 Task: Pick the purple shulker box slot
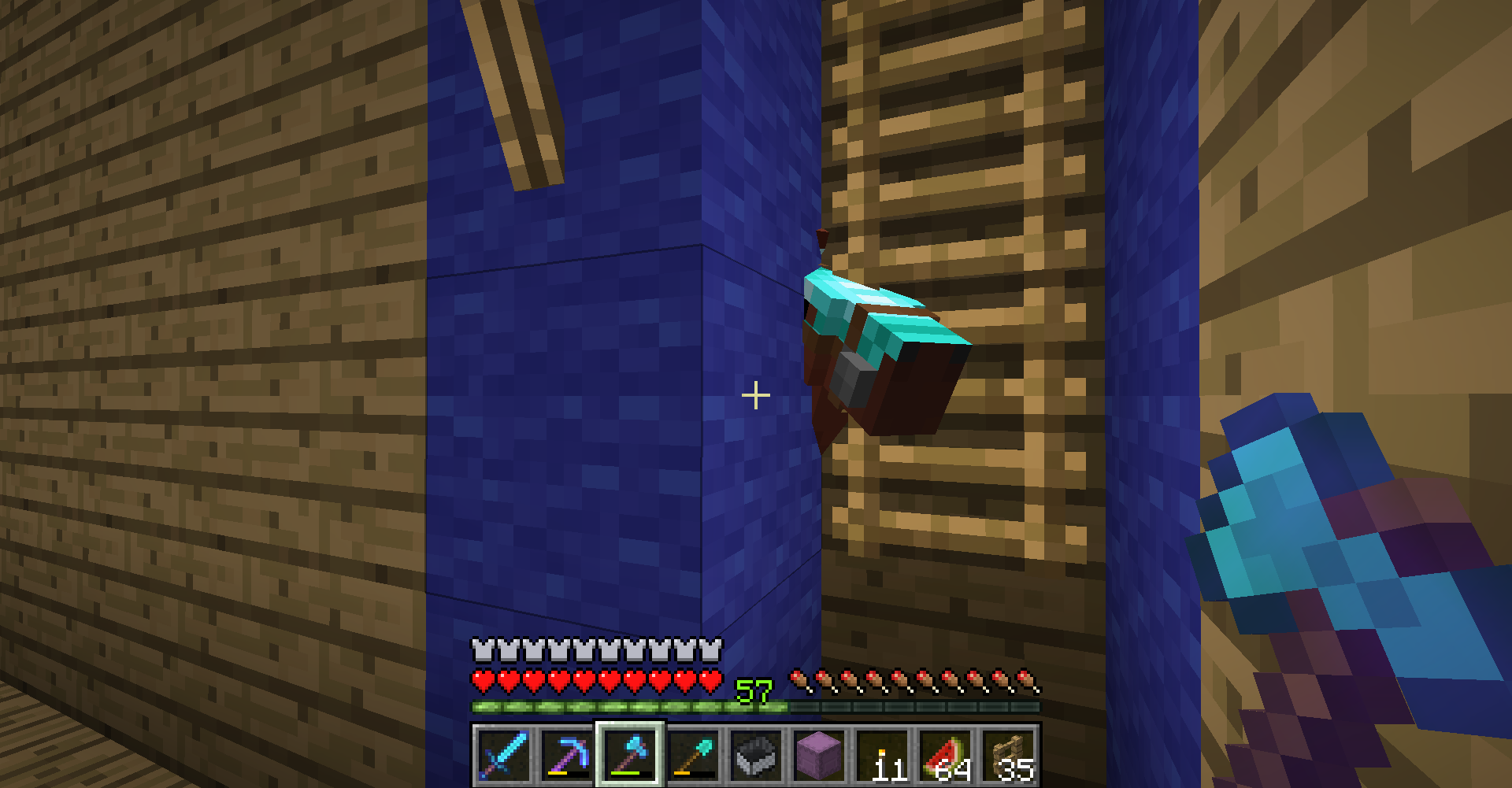(x=820, y=756)
